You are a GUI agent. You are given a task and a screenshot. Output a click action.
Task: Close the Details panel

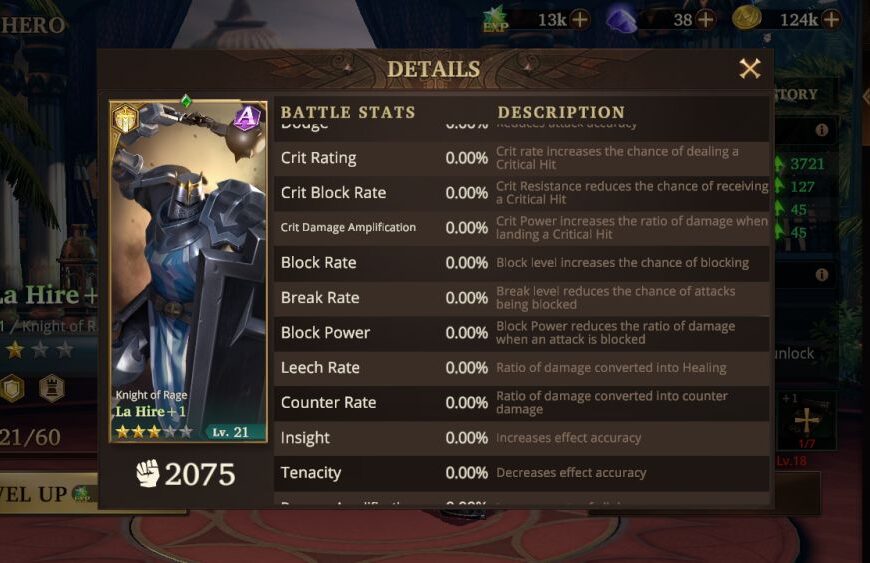pos(749,69)
